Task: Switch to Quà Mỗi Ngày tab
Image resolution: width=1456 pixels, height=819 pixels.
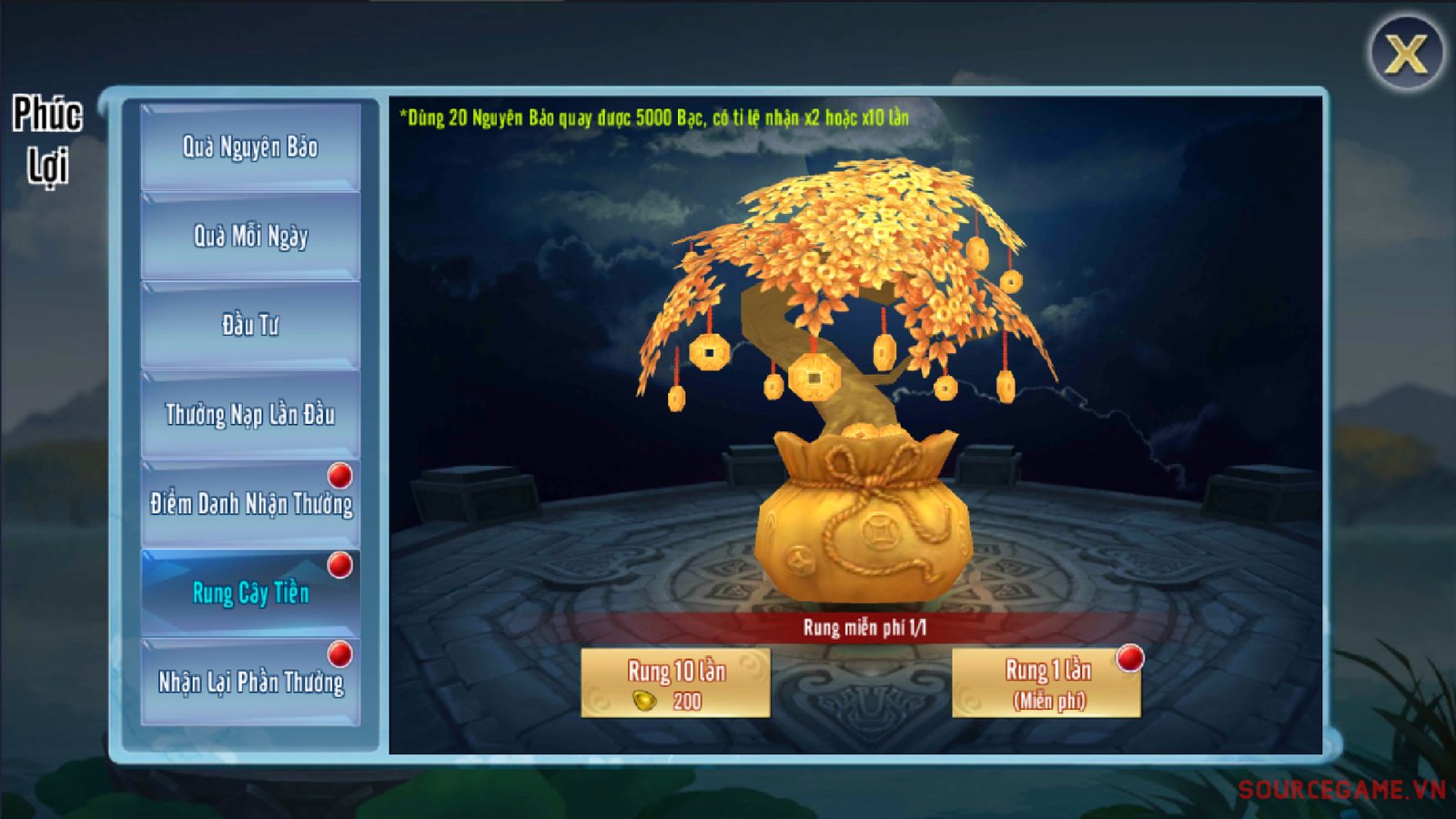Action: pyautogui.click(x=250, y=236)
